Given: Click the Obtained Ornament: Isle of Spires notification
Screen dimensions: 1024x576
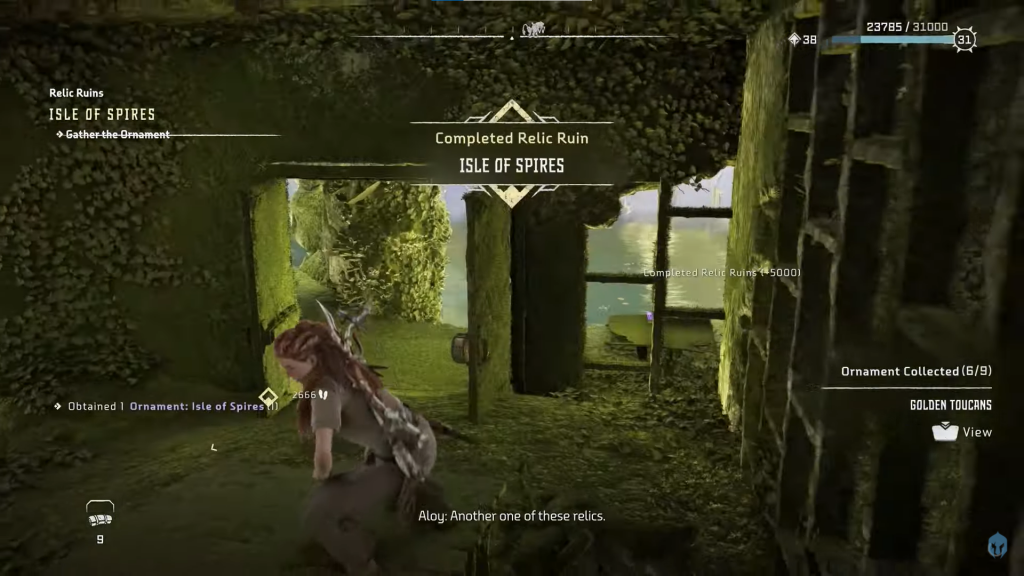Looking at the screenshot, I should pyautogui.click(x=167, y=406).
